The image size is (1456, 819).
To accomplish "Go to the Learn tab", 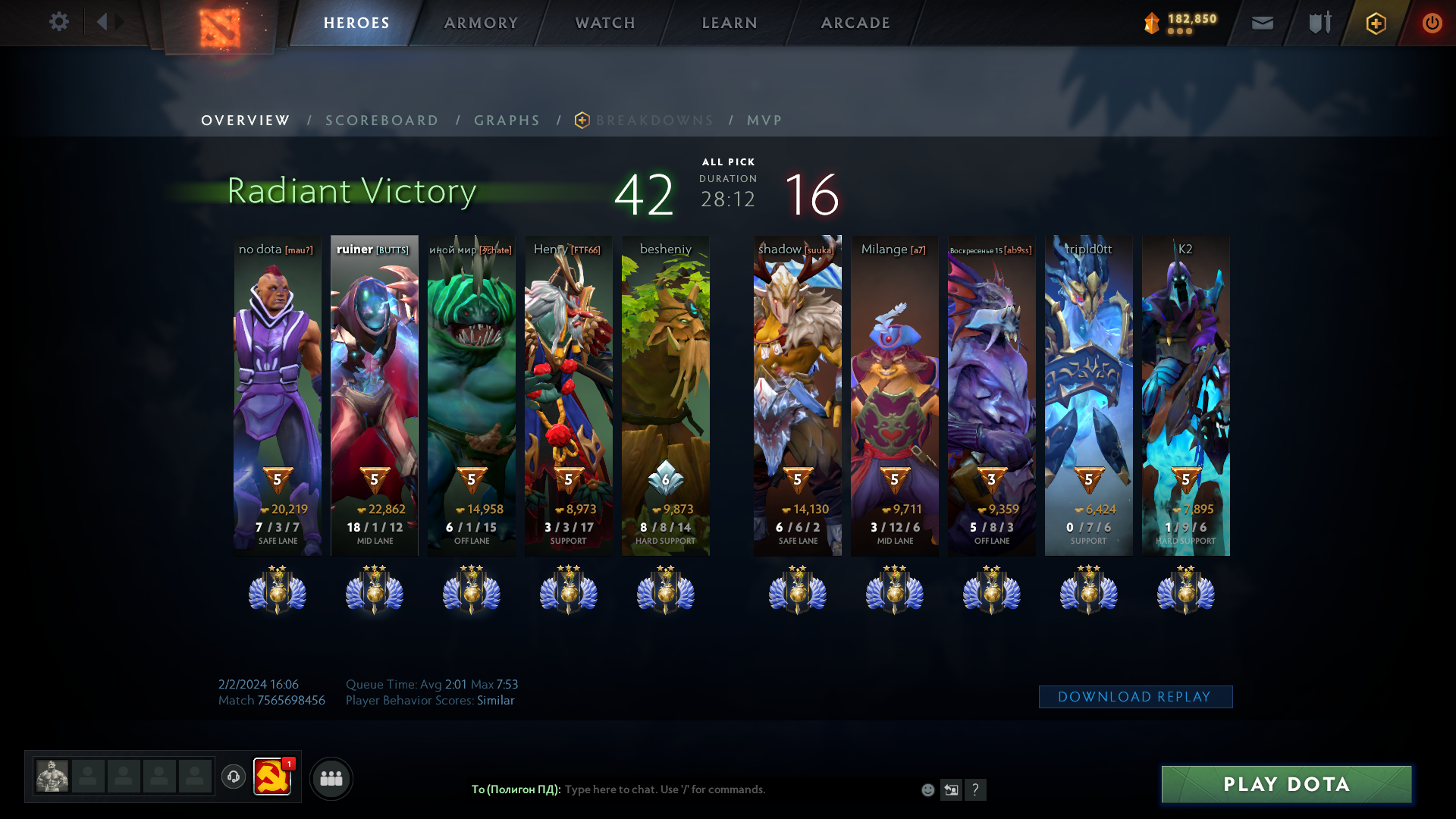I will pyautogui.click(x=730, y=23).
